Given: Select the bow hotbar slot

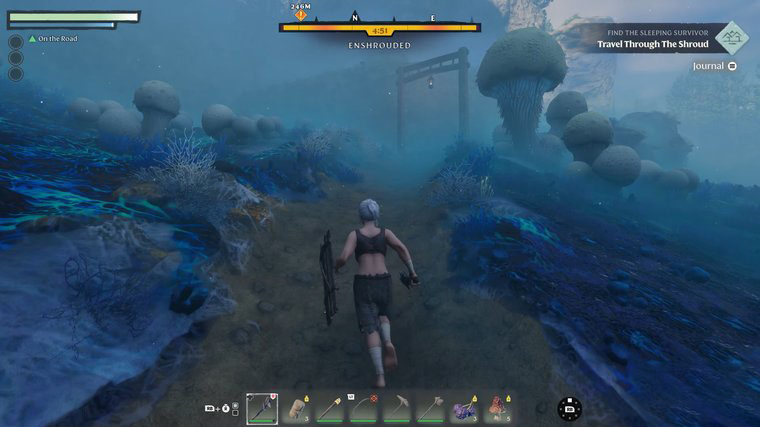Looking at the screenshot, I should pyautogui.click(x=365, y=408).
